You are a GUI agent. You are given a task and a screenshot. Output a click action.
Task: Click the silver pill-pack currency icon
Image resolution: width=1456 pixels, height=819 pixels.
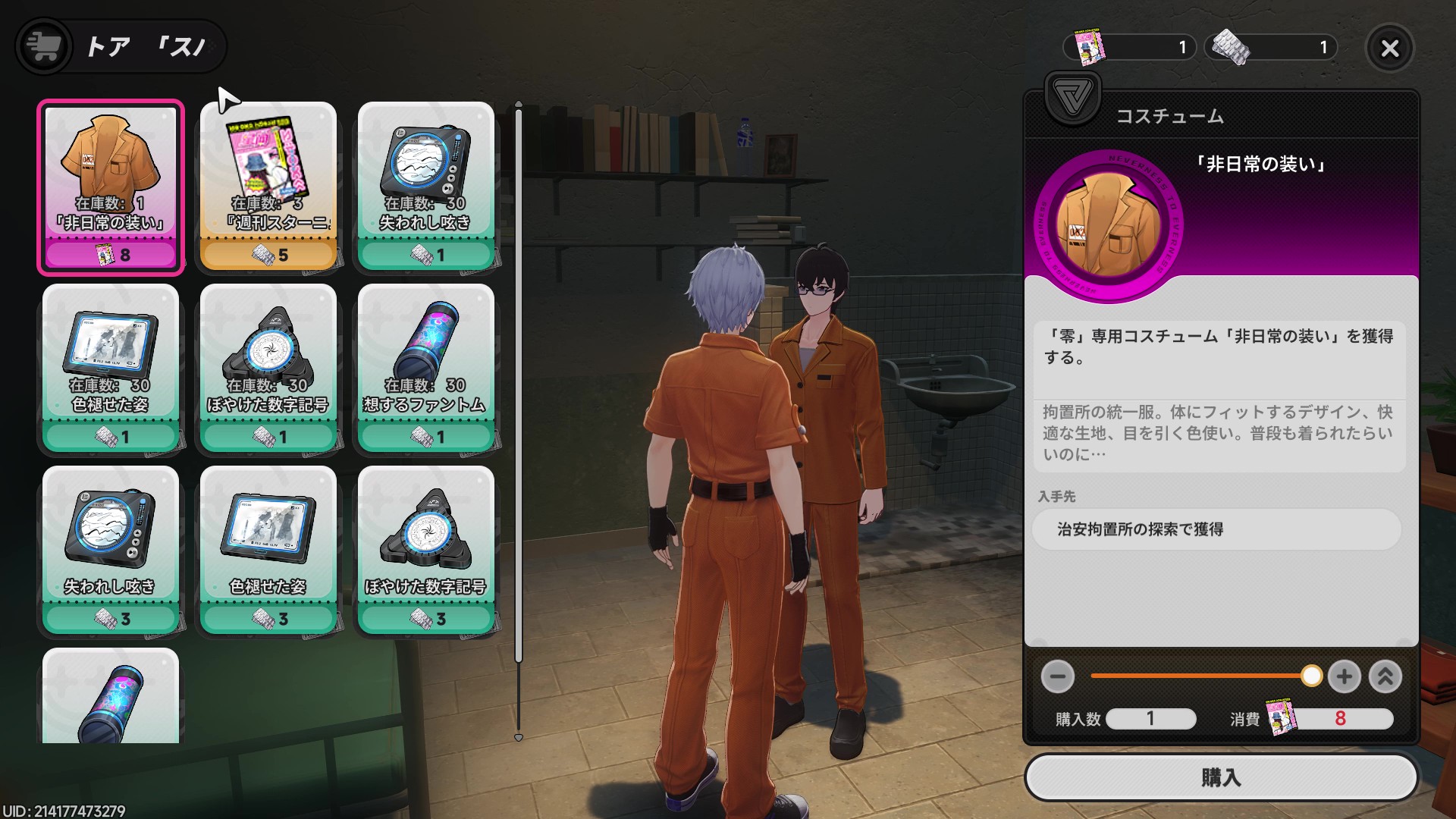(1230, 48)
